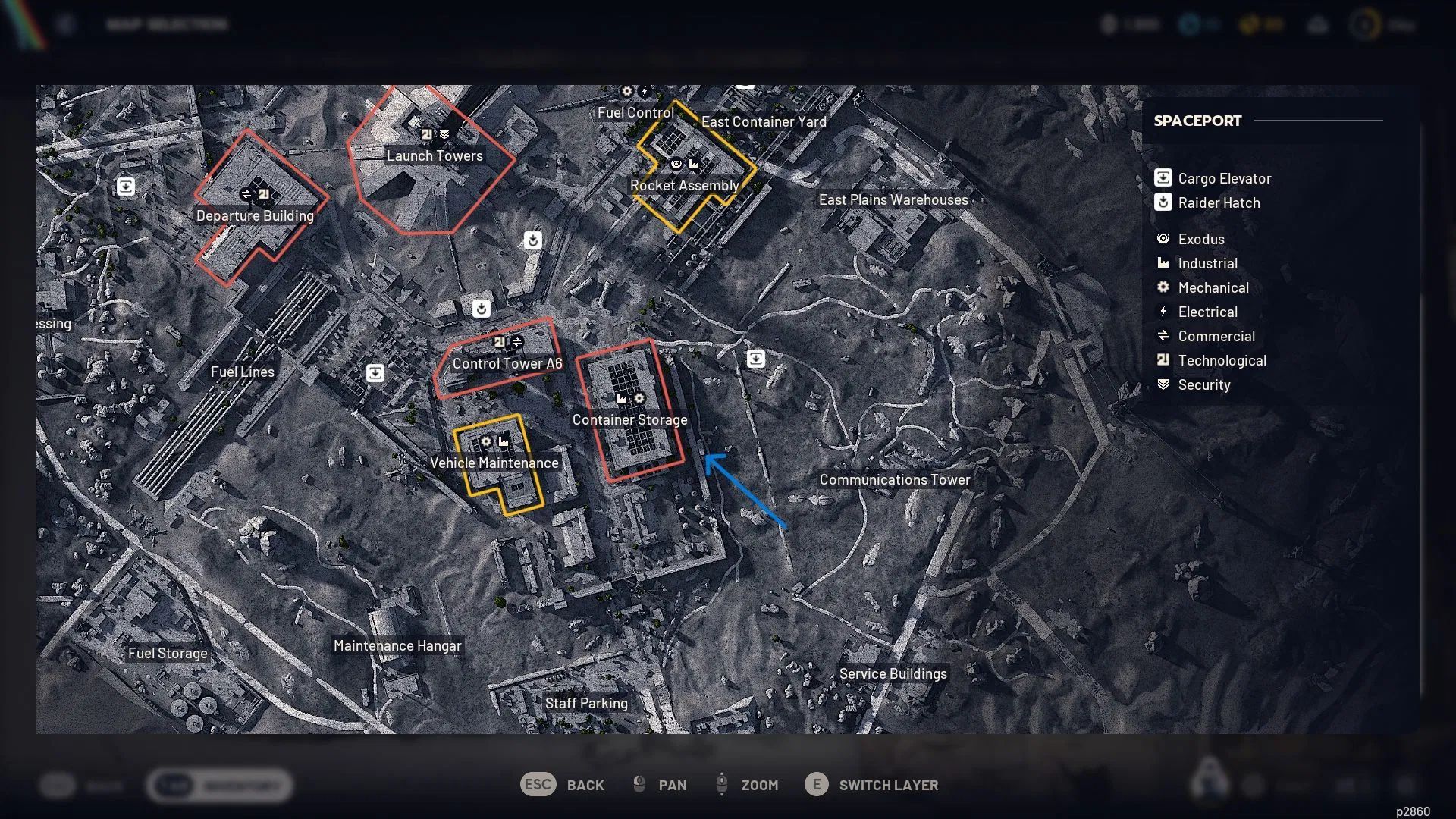Click the Exodus eye icon at Rocket Assembly
1456x819 pixels.
point(676,163)
